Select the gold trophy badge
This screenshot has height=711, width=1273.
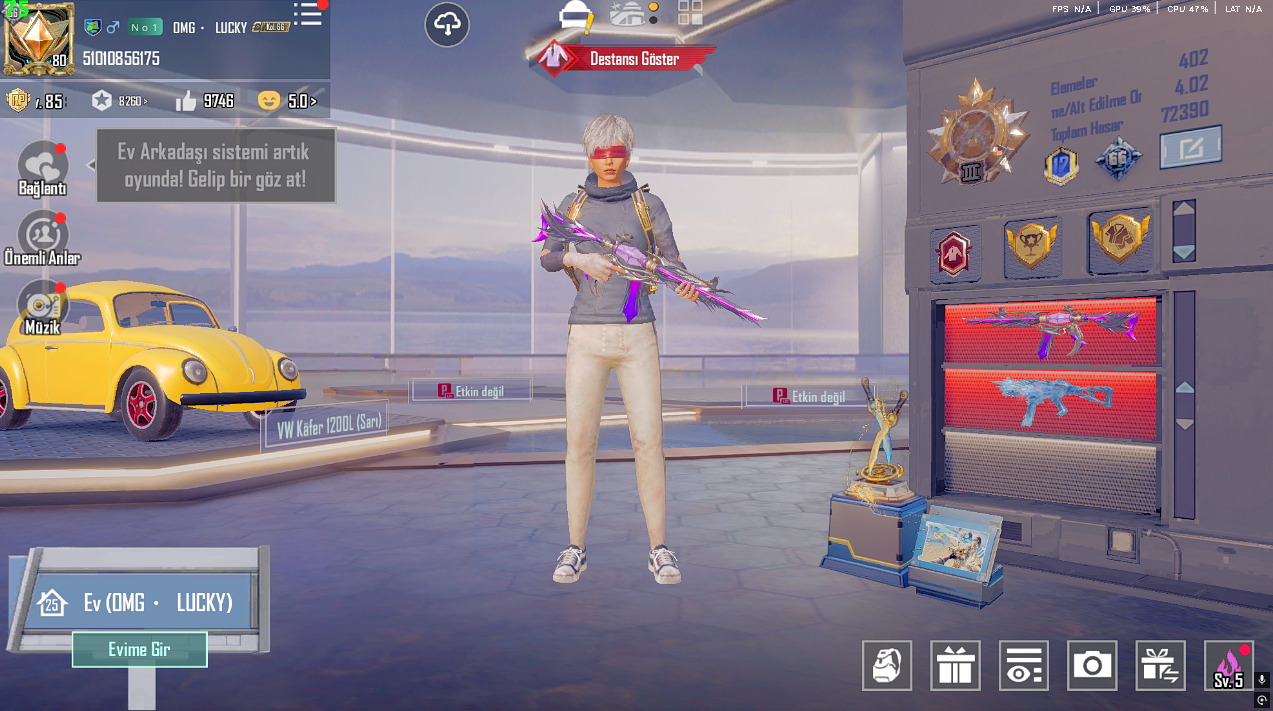1032,244
